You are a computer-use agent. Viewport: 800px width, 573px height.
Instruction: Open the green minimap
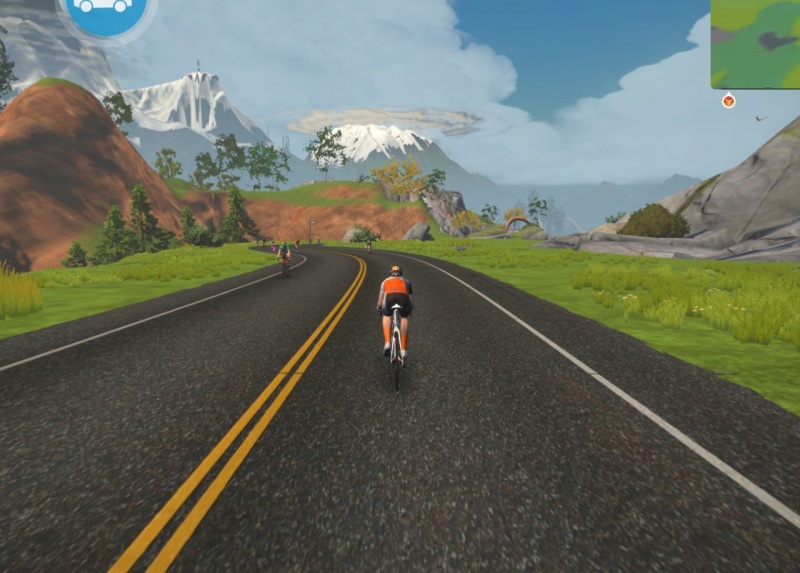coord(755,42)
